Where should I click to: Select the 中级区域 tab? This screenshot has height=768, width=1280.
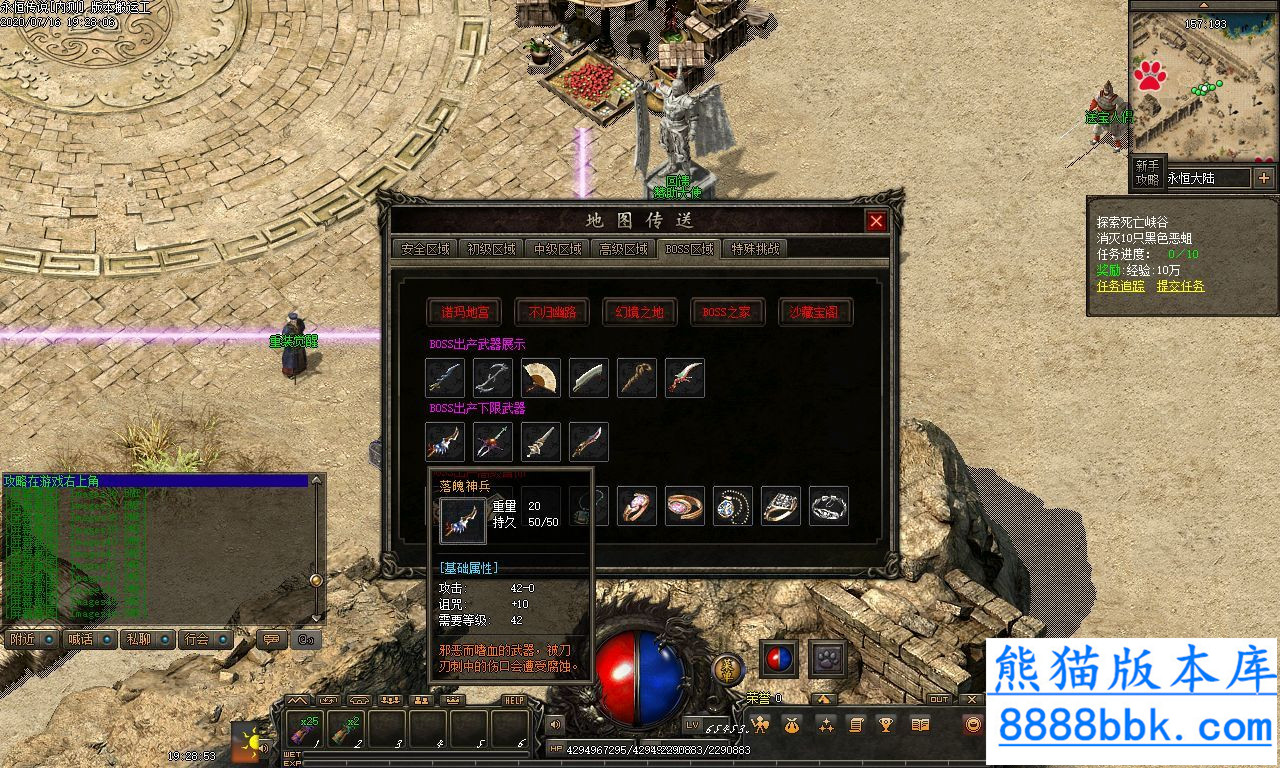click(x=557, y=249)
